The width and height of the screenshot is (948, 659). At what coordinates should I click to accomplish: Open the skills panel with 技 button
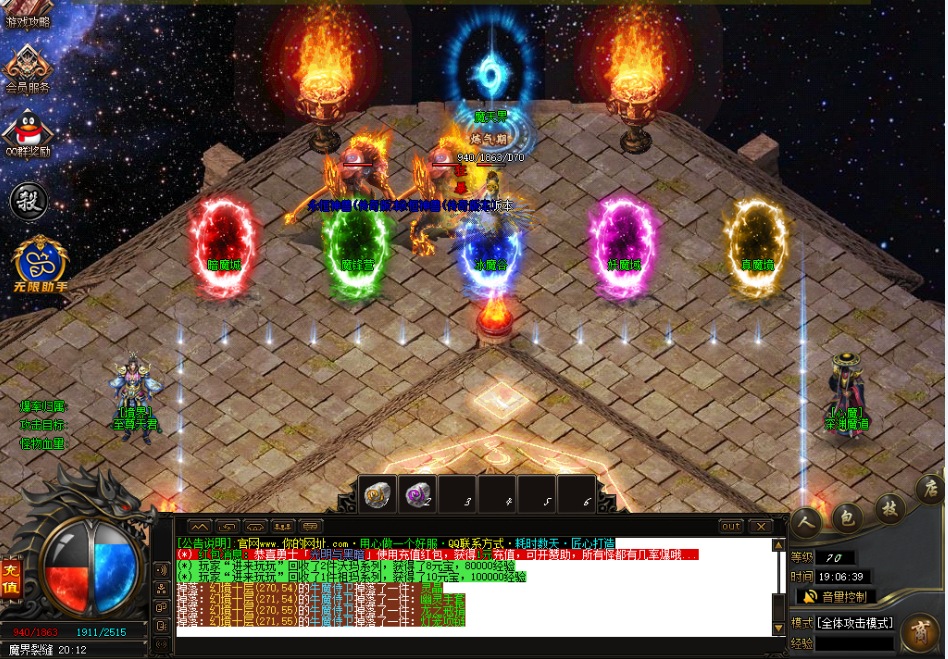click(886, 508)
